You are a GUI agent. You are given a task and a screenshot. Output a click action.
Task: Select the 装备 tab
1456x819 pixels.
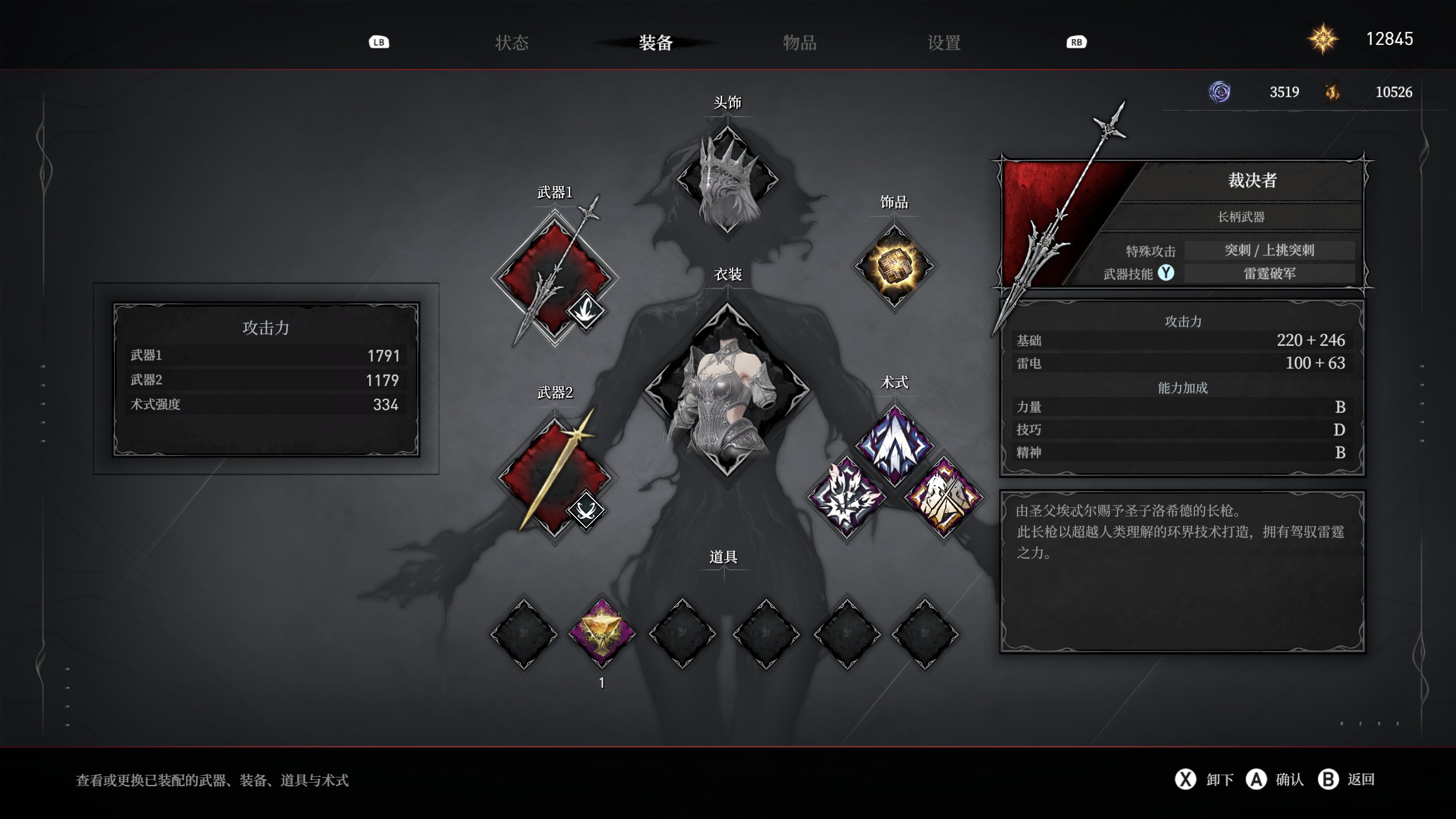(655, 43)
